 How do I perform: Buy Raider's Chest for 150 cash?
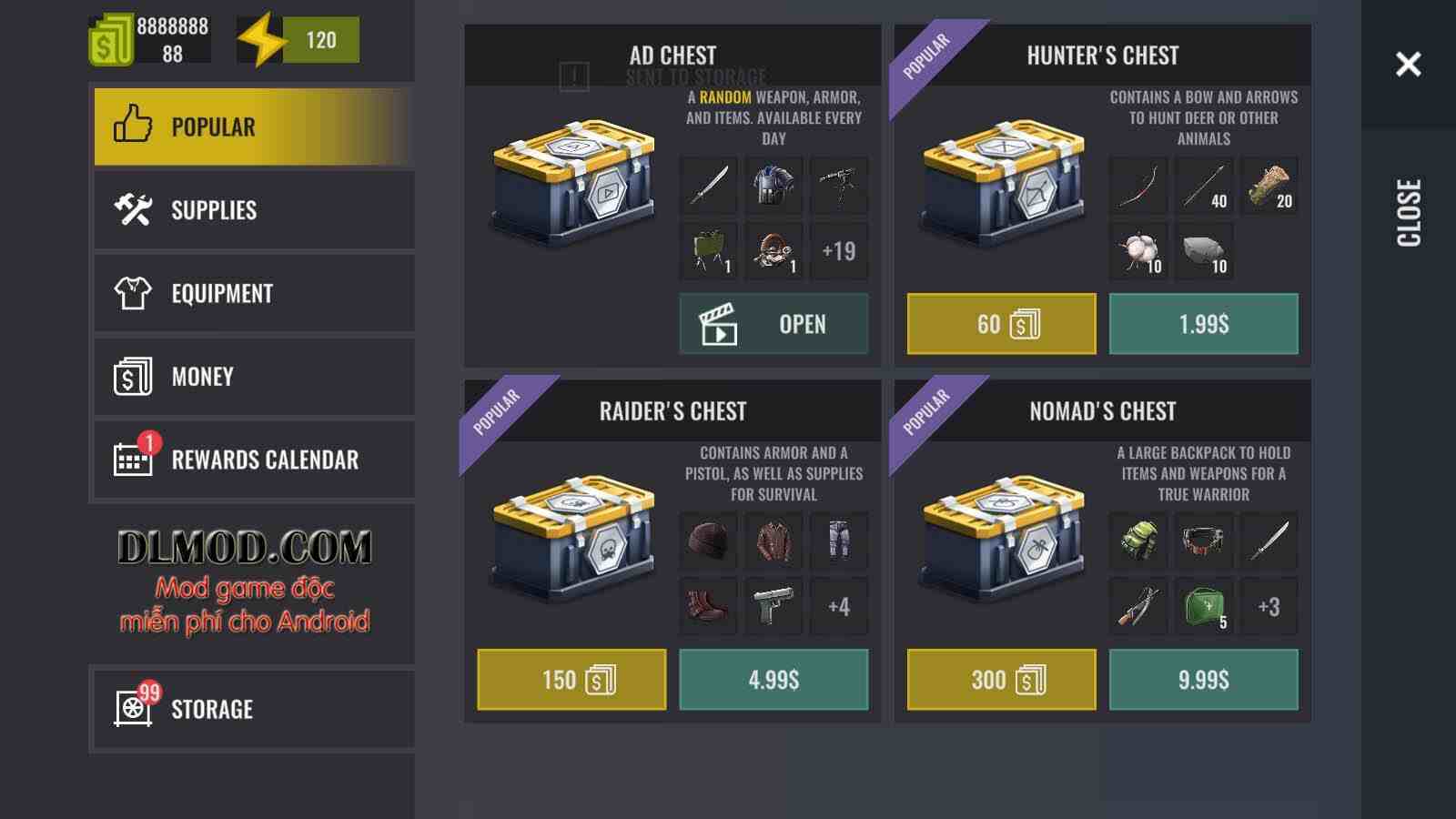pyautogui.click(x=571, y=680)
